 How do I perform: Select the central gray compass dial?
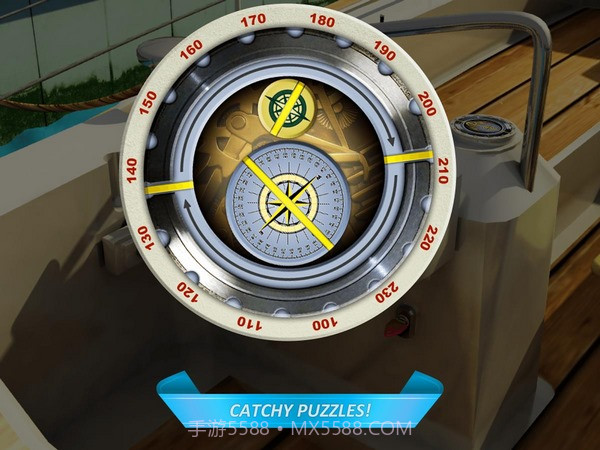(x=285, y=200)
